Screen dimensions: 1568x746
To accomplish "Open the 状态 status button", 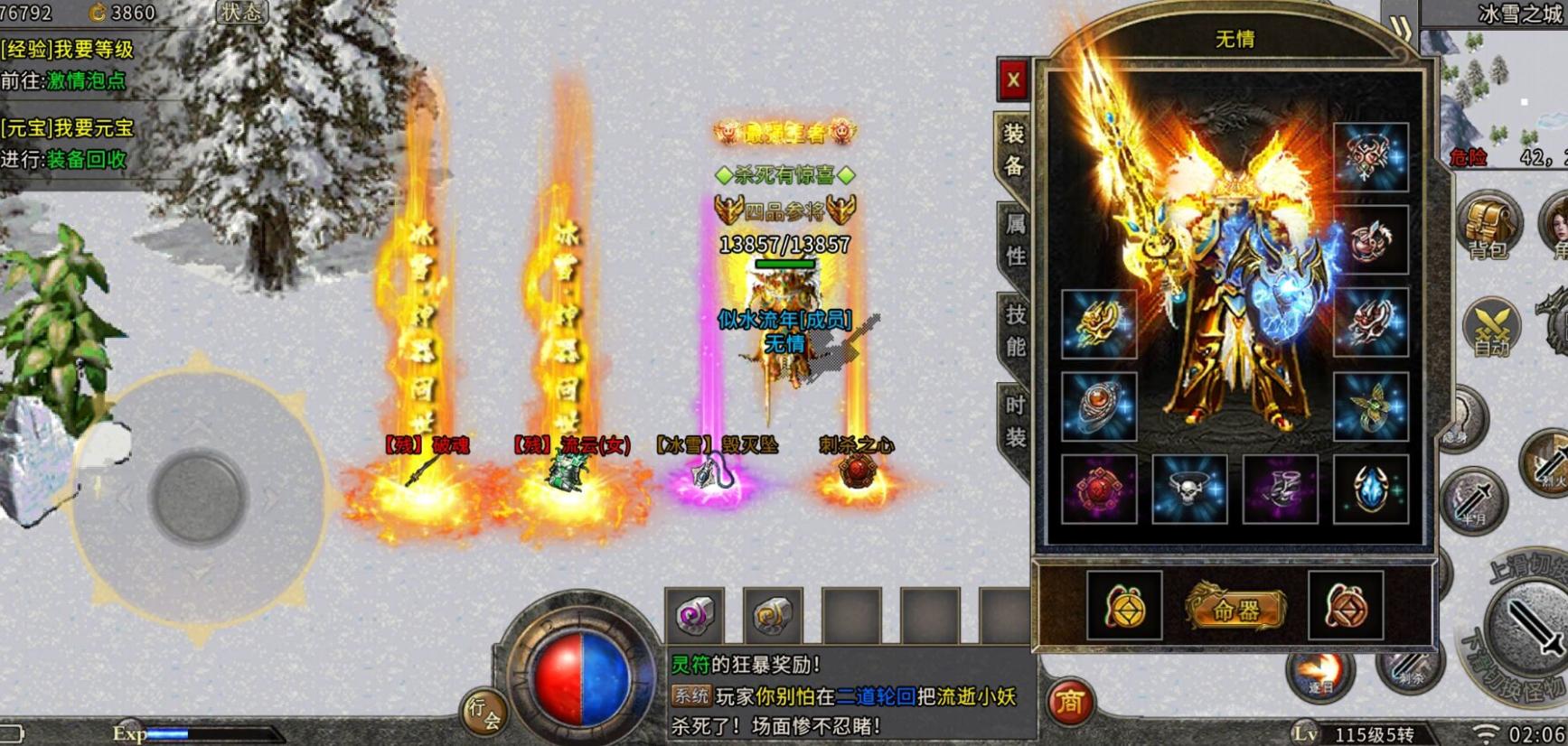I will (241, 13).
